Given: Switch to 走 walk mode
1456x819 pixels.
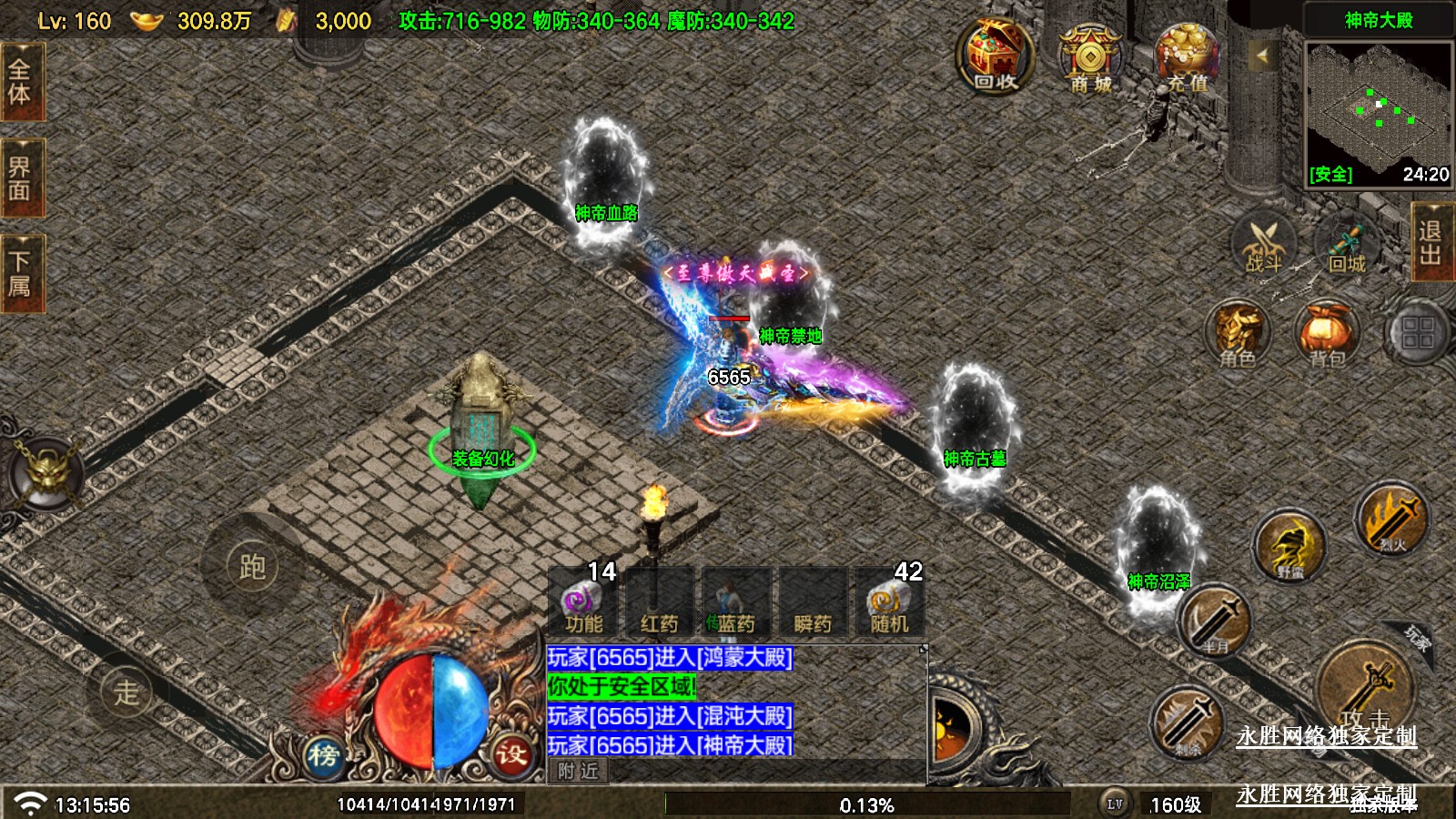Looking at the screenshot, I should click(x=126, y=693).
